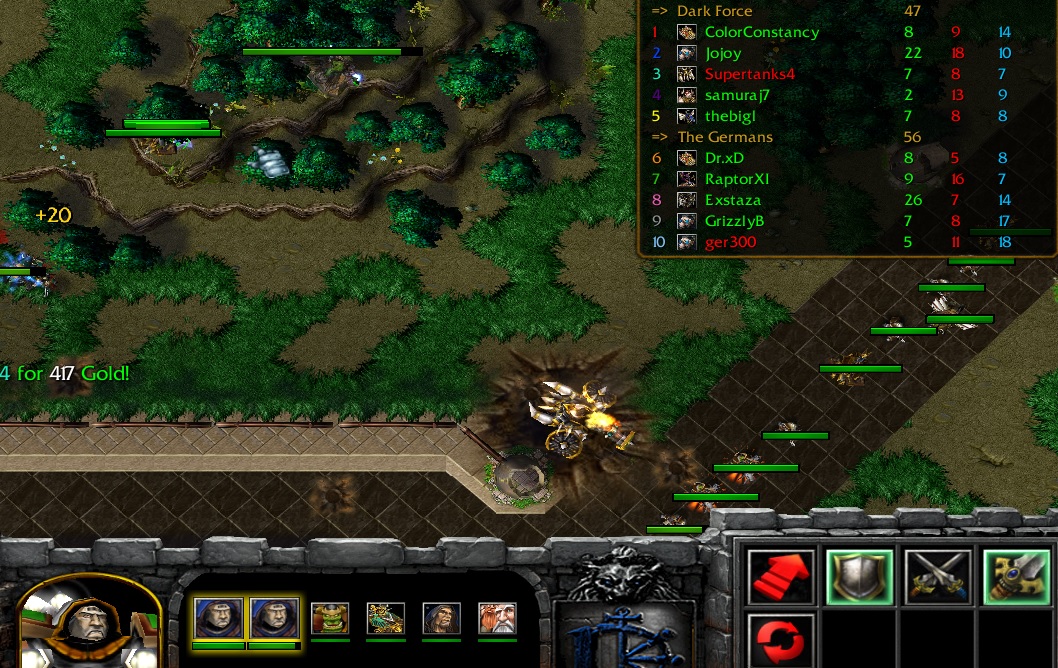Screen dimensions: 1058x668
Task: Select the green orc unit portrait
Action: pyautogui.click(x=330, y=618)
